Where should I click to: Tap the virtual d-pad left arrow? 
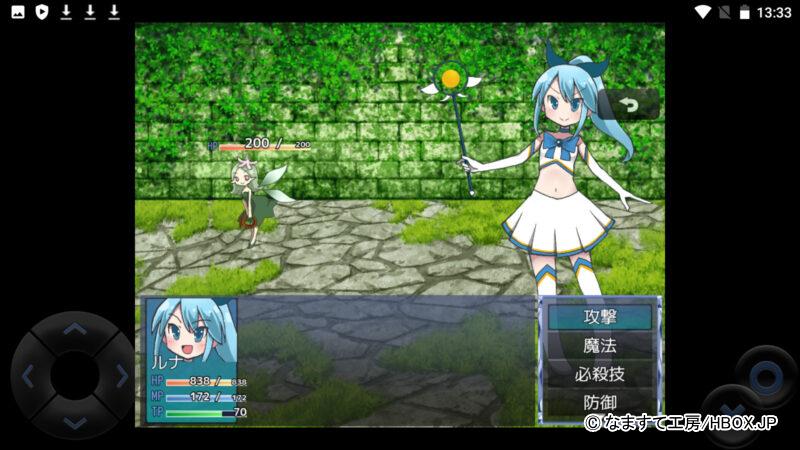click(28, 376)
